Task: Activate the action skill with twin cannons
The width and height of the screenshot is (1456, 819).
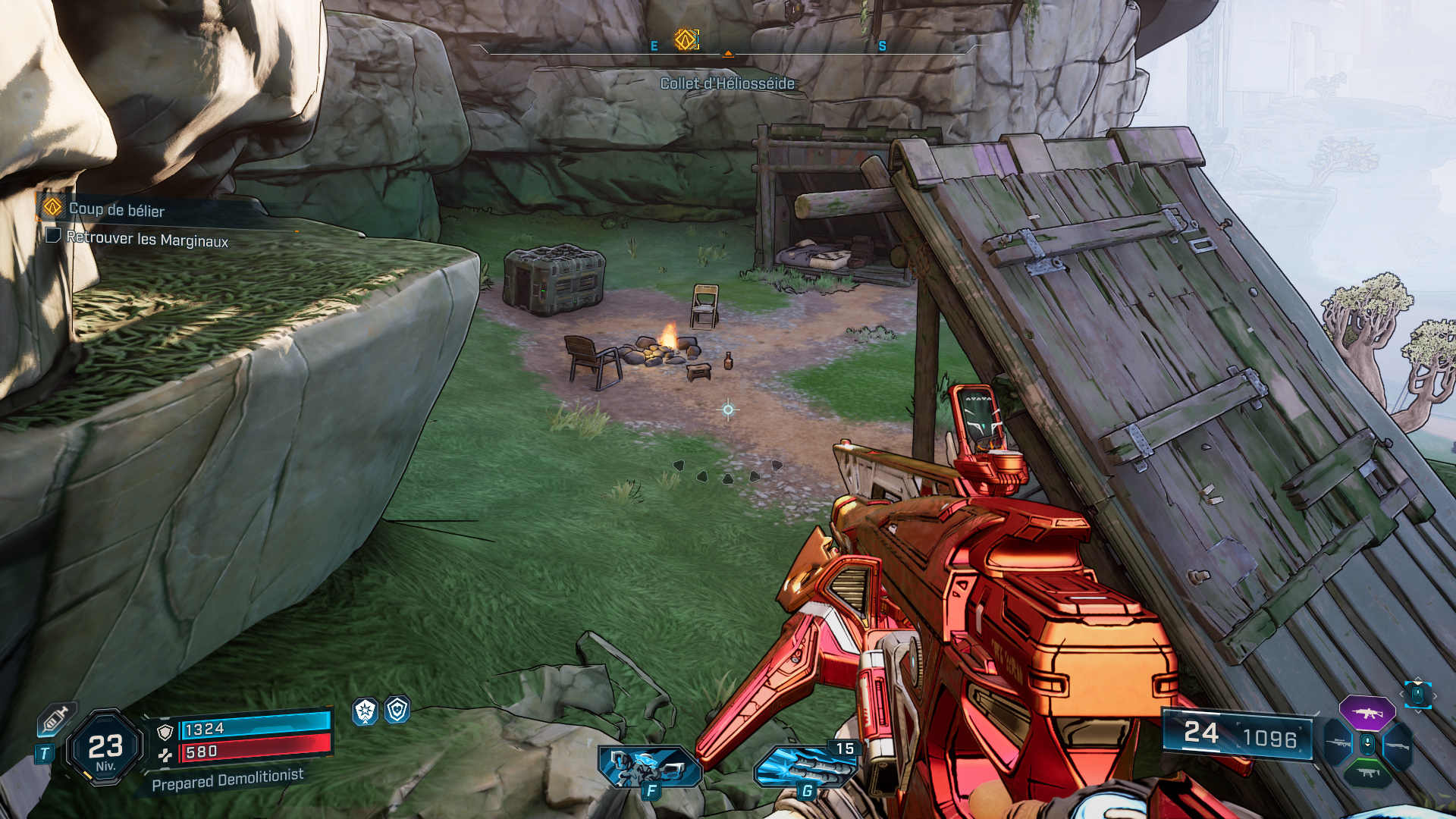Action: pos(648,766)
